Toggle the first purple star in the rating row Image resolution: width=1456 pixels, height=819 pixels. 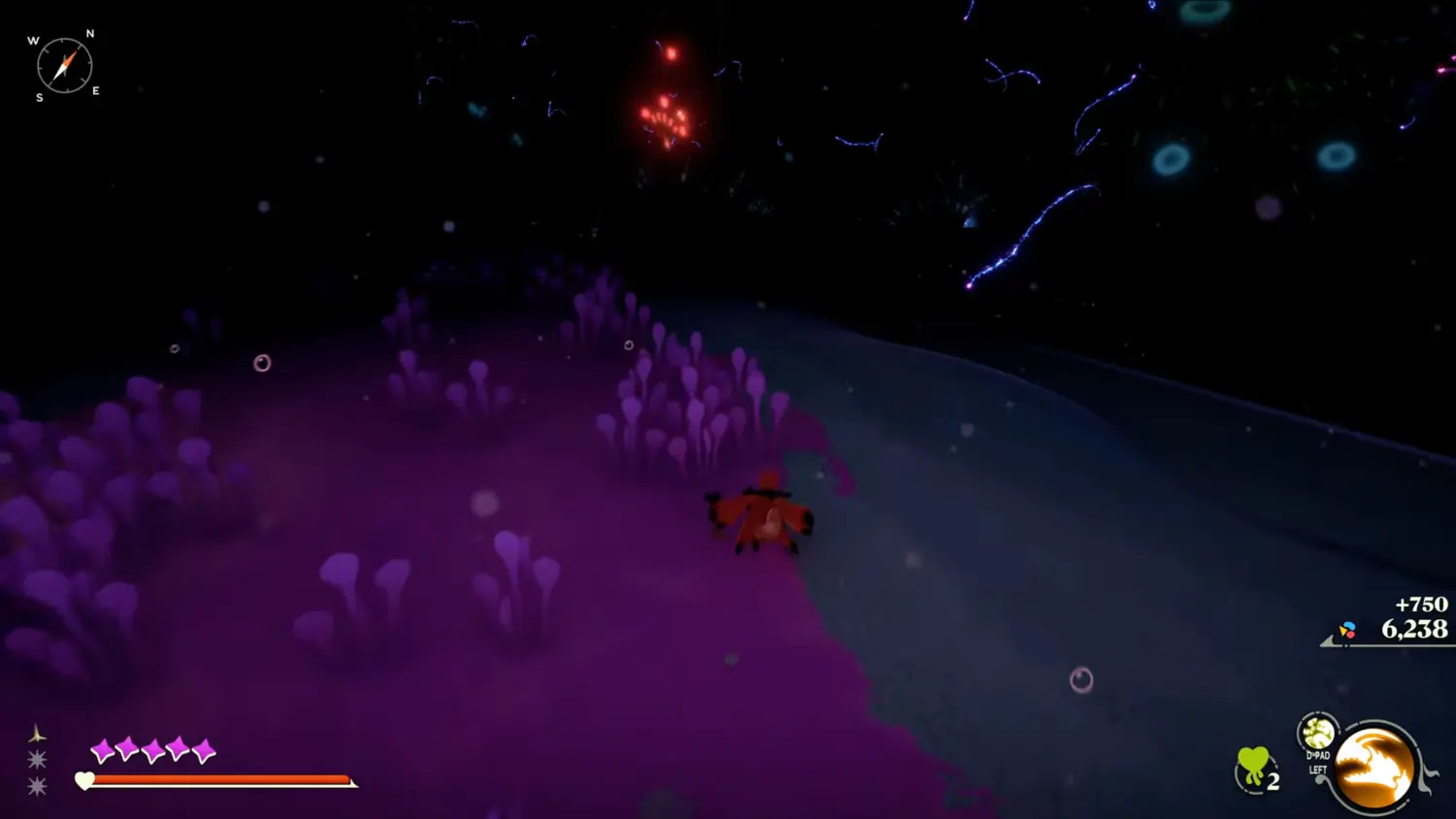[101, 749]
